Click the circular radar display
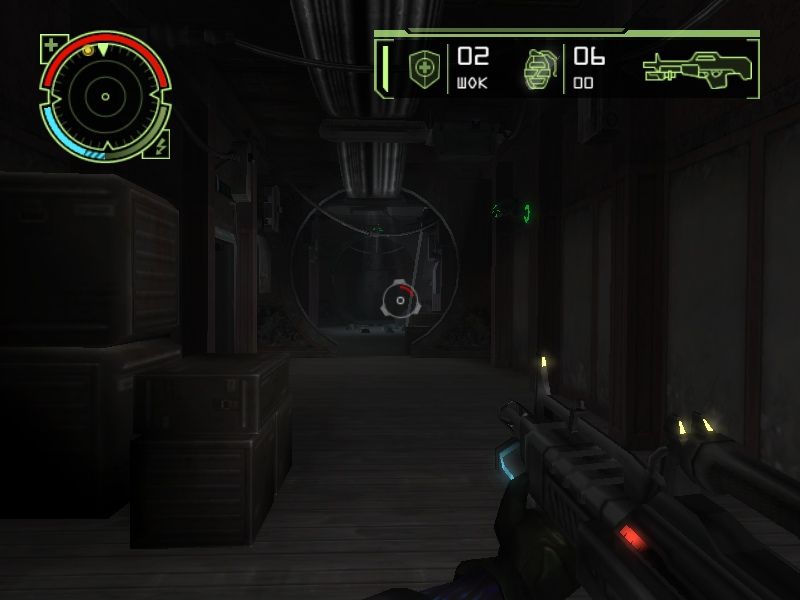This screenshot has width=800, height=600. coord(104,97)
